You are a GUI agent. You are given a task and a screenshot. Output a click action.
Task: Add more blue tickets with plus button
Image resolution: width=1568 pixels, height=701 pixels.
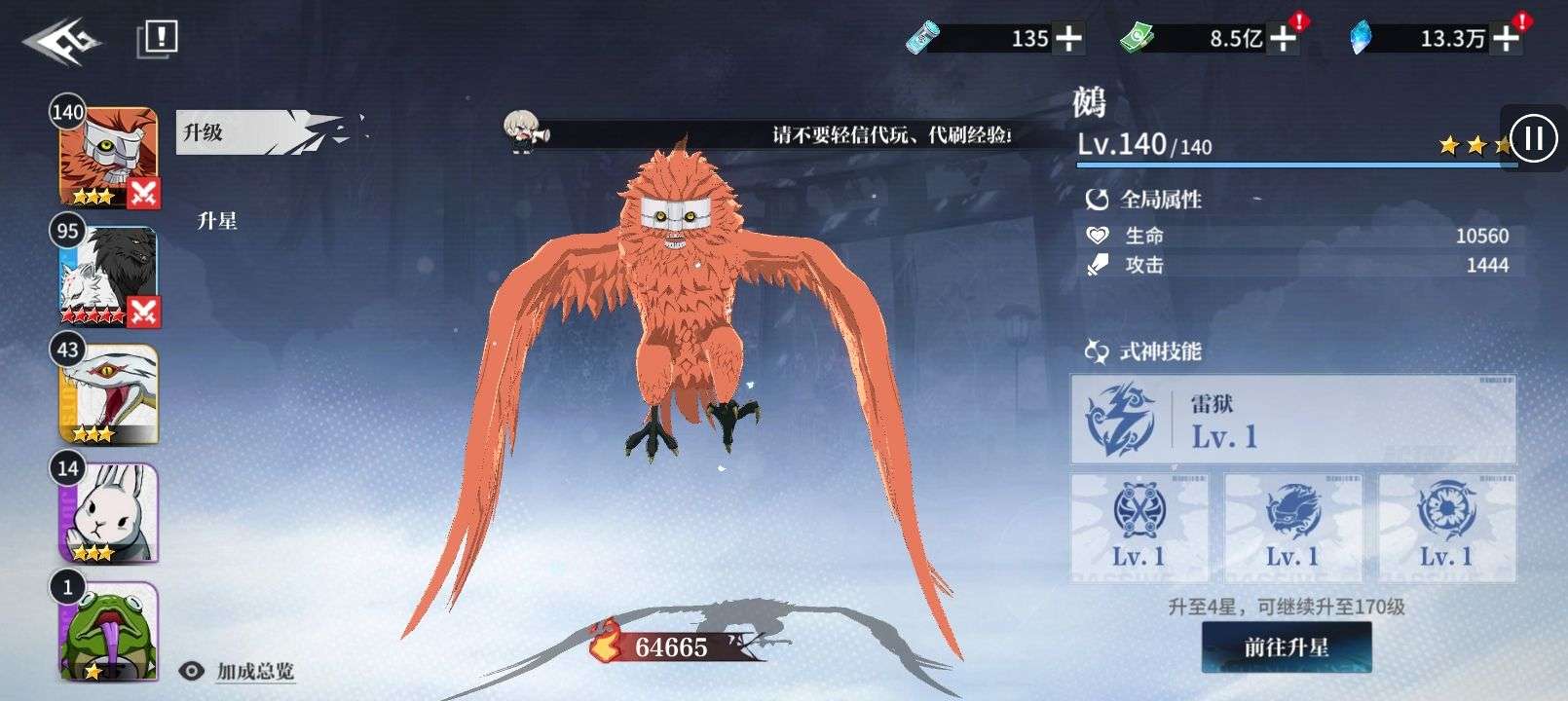pyautogui.click(x=1069, y=39)
